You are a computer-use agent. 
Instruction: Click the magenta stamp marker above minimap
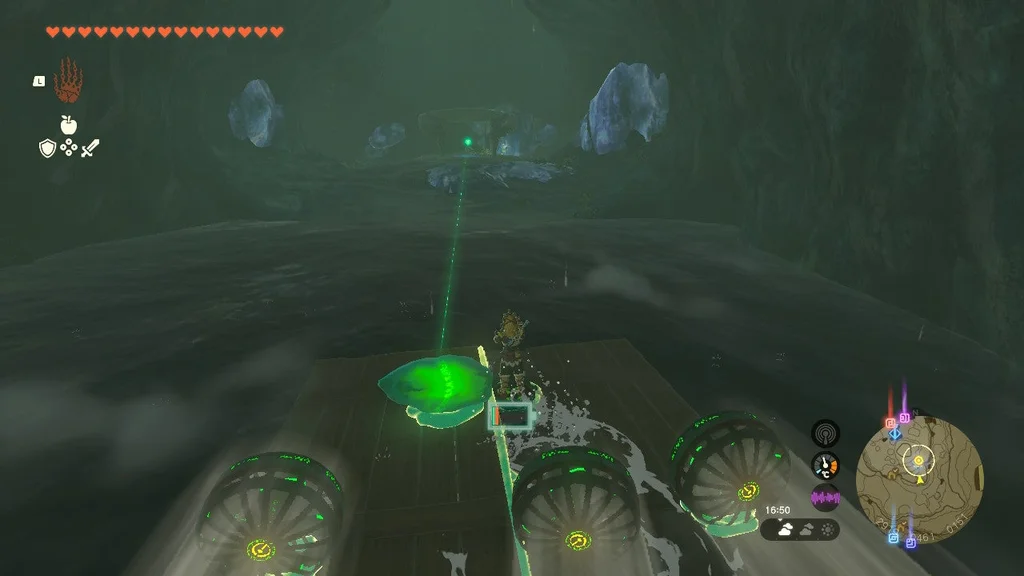904,416
